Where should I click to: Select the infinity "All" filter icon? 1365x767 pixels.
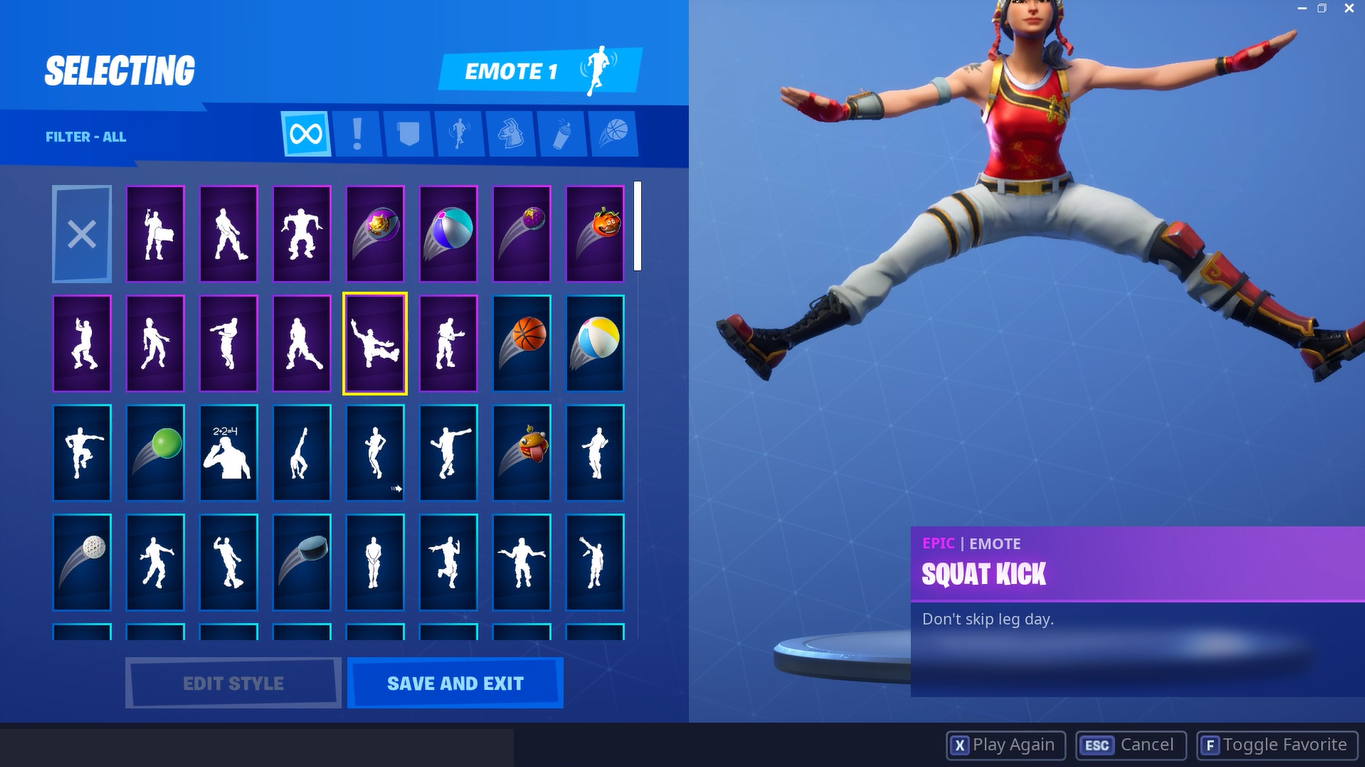click(x=304, y=132)
